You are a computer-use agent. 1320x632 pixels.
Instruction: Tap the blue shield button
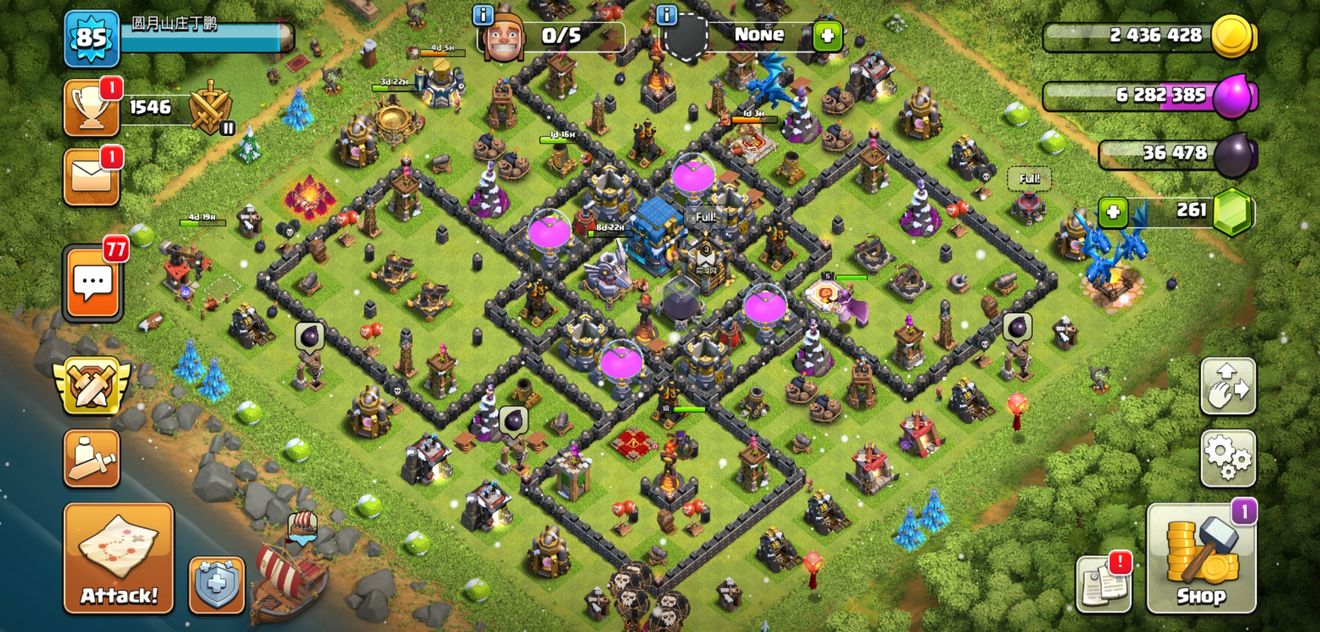[217, 584]
